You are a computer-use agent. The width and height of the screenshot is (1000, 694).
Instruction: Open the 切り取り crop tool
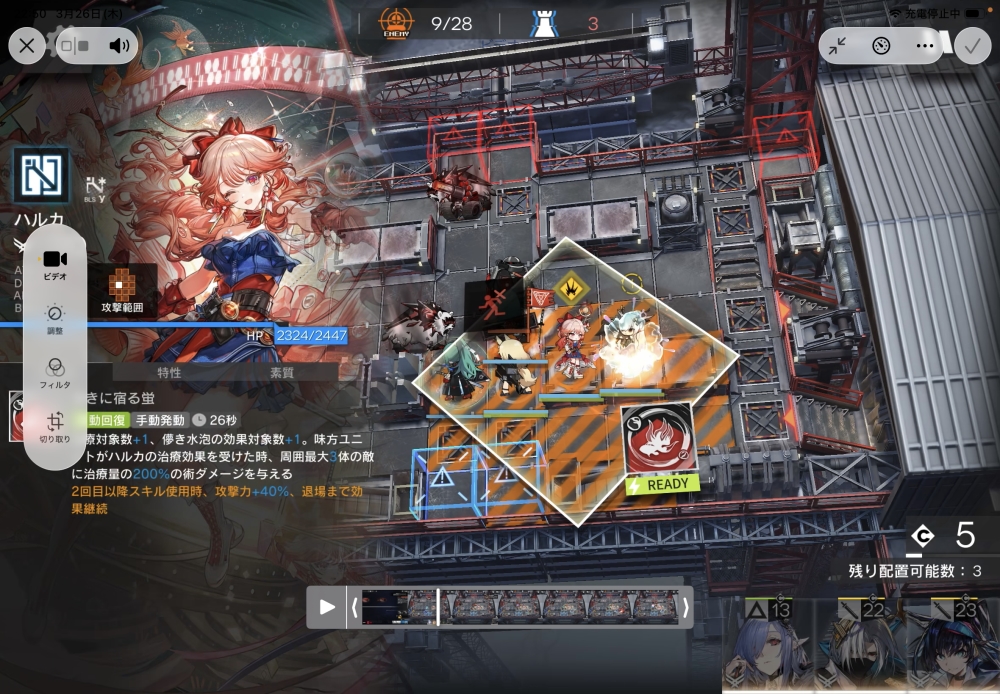tap(55, 427)
